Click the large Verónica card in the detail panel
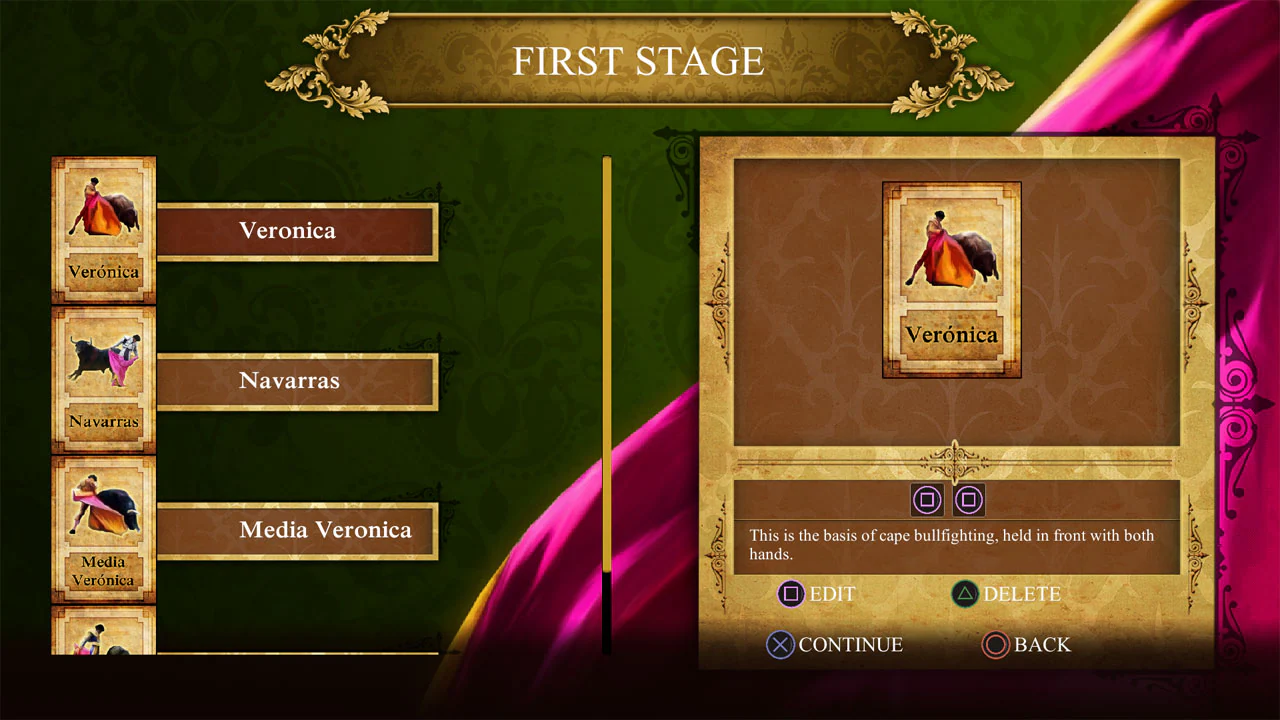The height and width of the screenshot is (720, 1280). click(x=950, y=278)
